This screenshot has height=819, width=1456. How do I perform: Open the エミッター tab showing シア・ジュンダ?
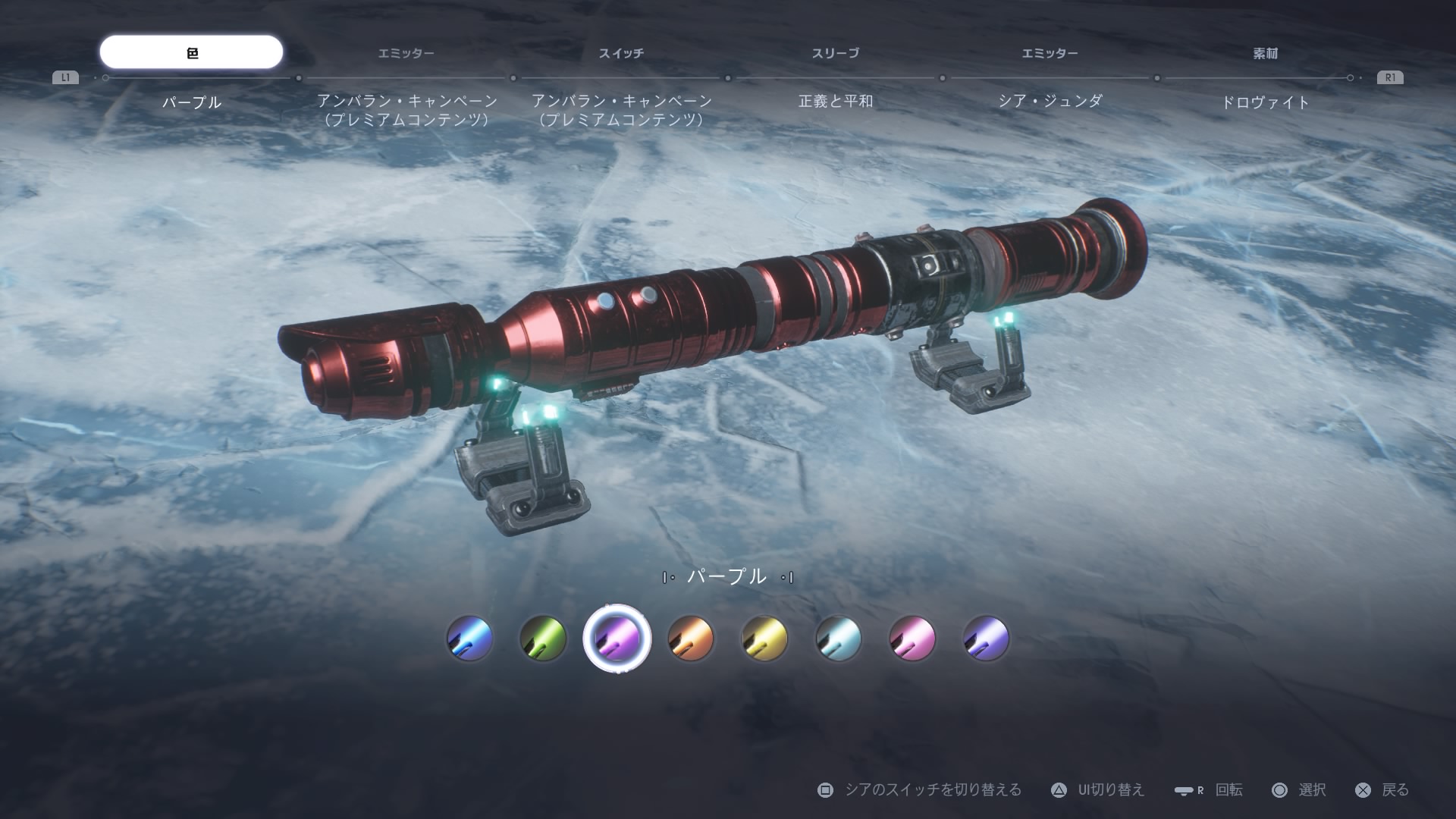[1050, 53]
